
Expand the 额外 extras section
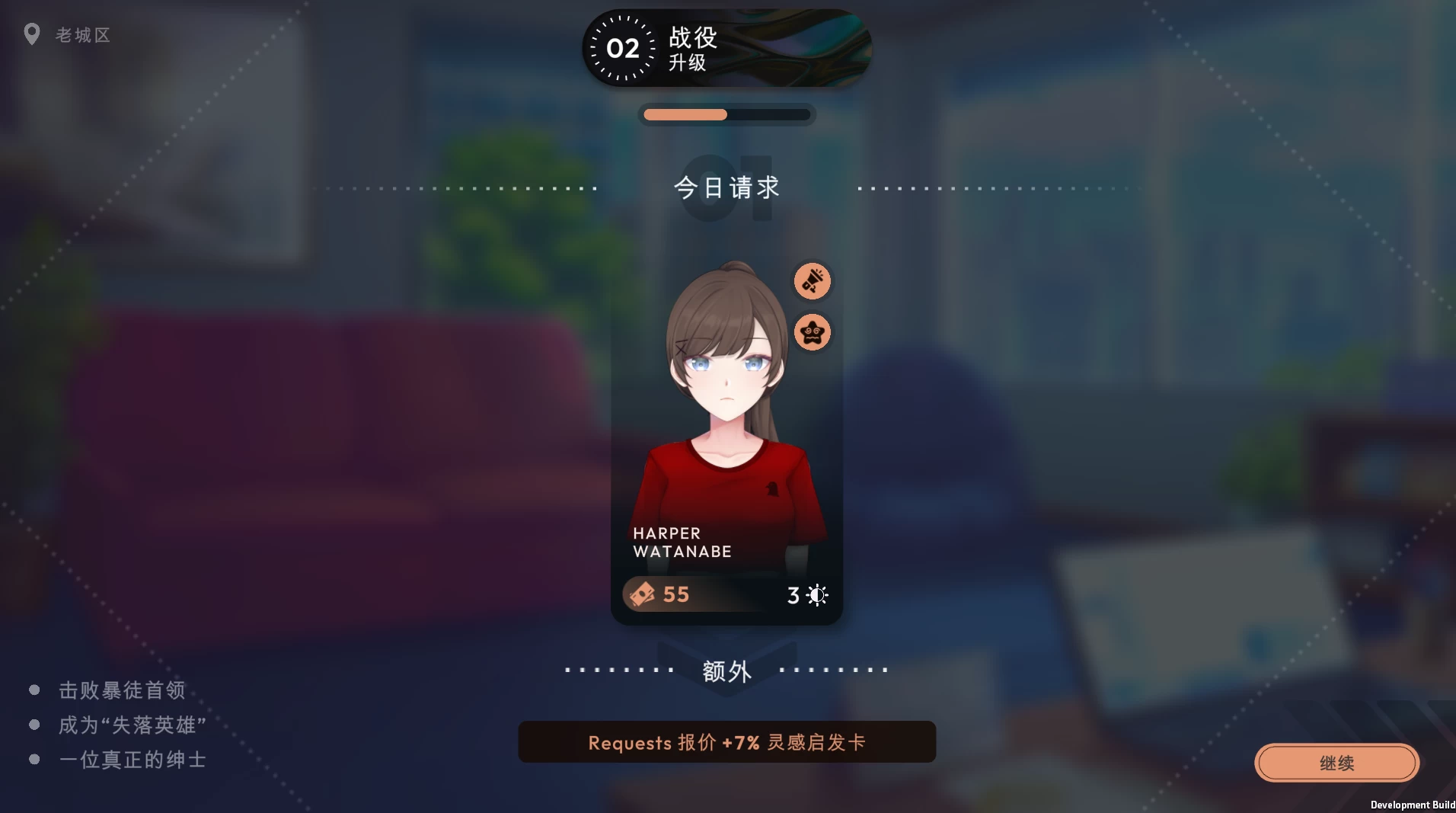(x=726, y=671)
